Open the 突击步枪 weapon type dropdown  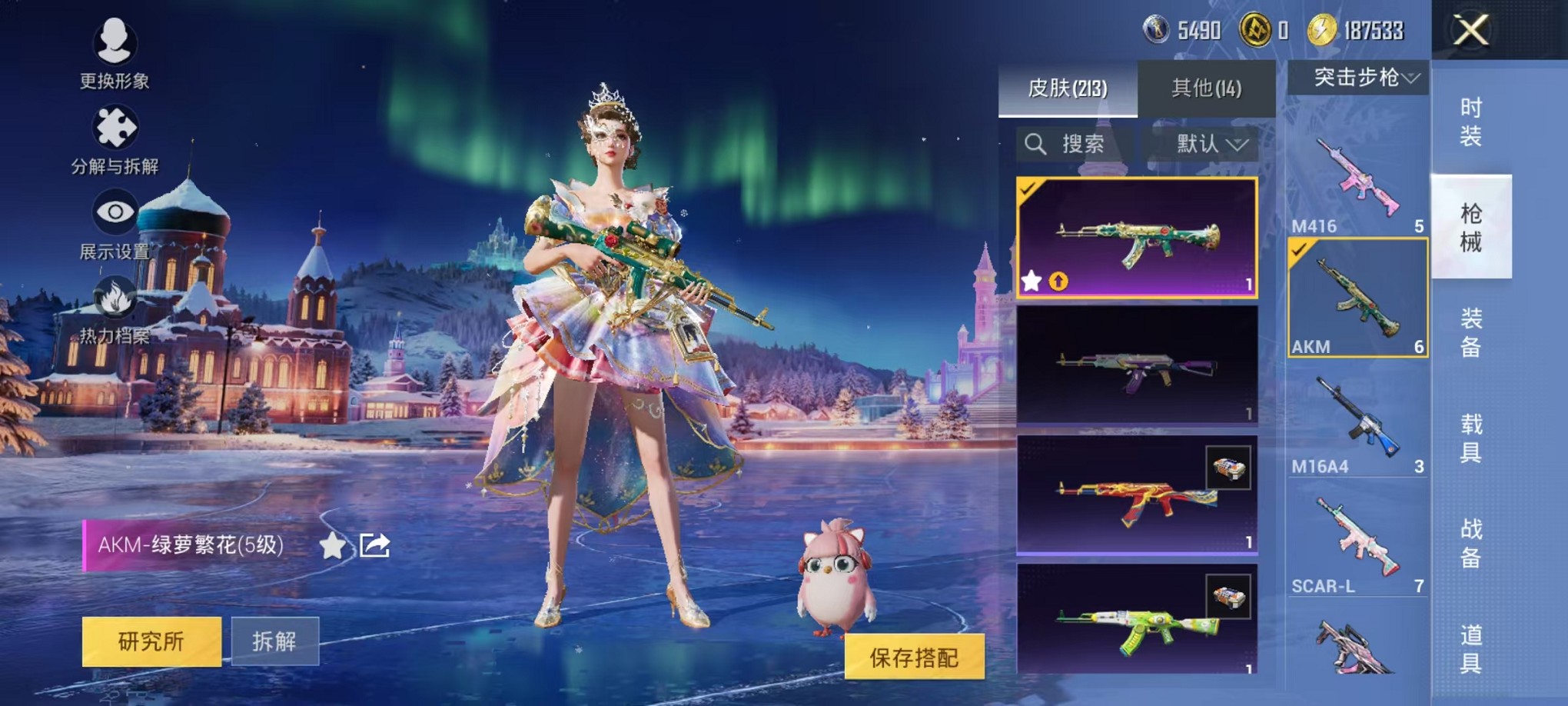(1358, 78)
